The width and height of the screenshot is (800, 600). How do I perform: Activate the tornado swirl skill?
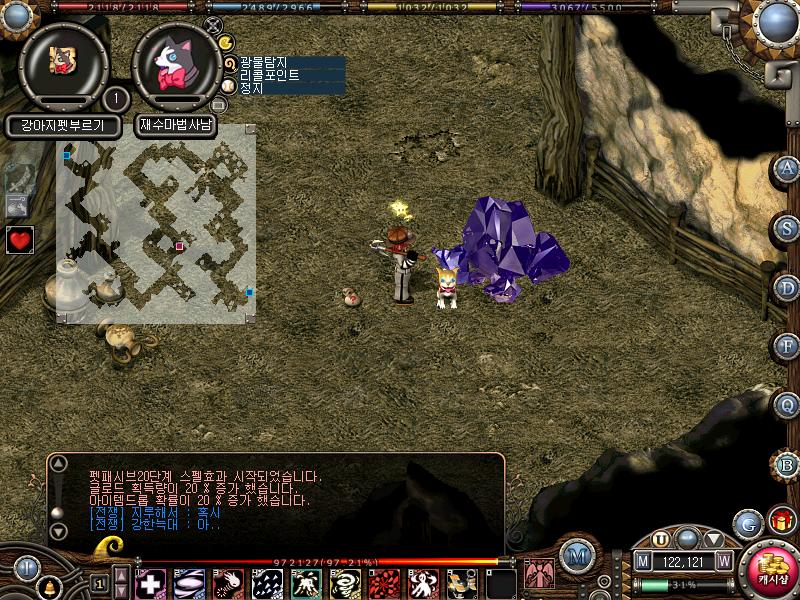tap(345, 583)
